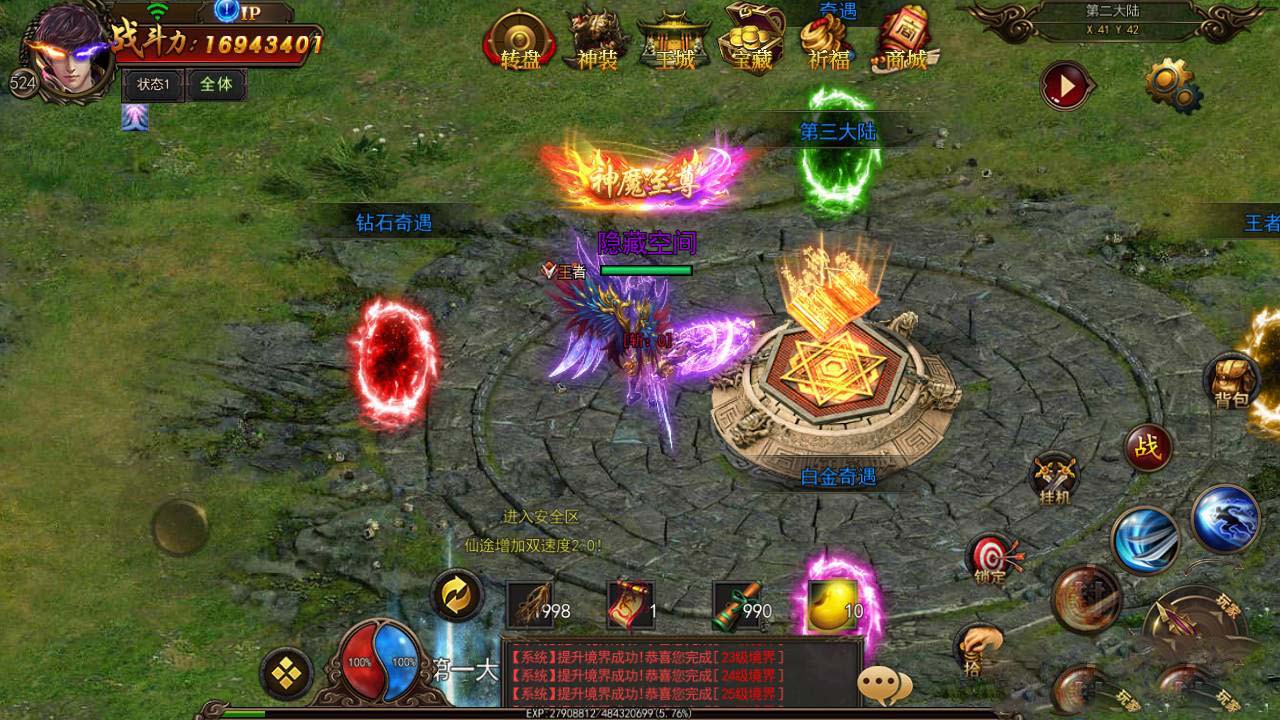Open the 宝藏 treasure menu

(x=752, y=39)
